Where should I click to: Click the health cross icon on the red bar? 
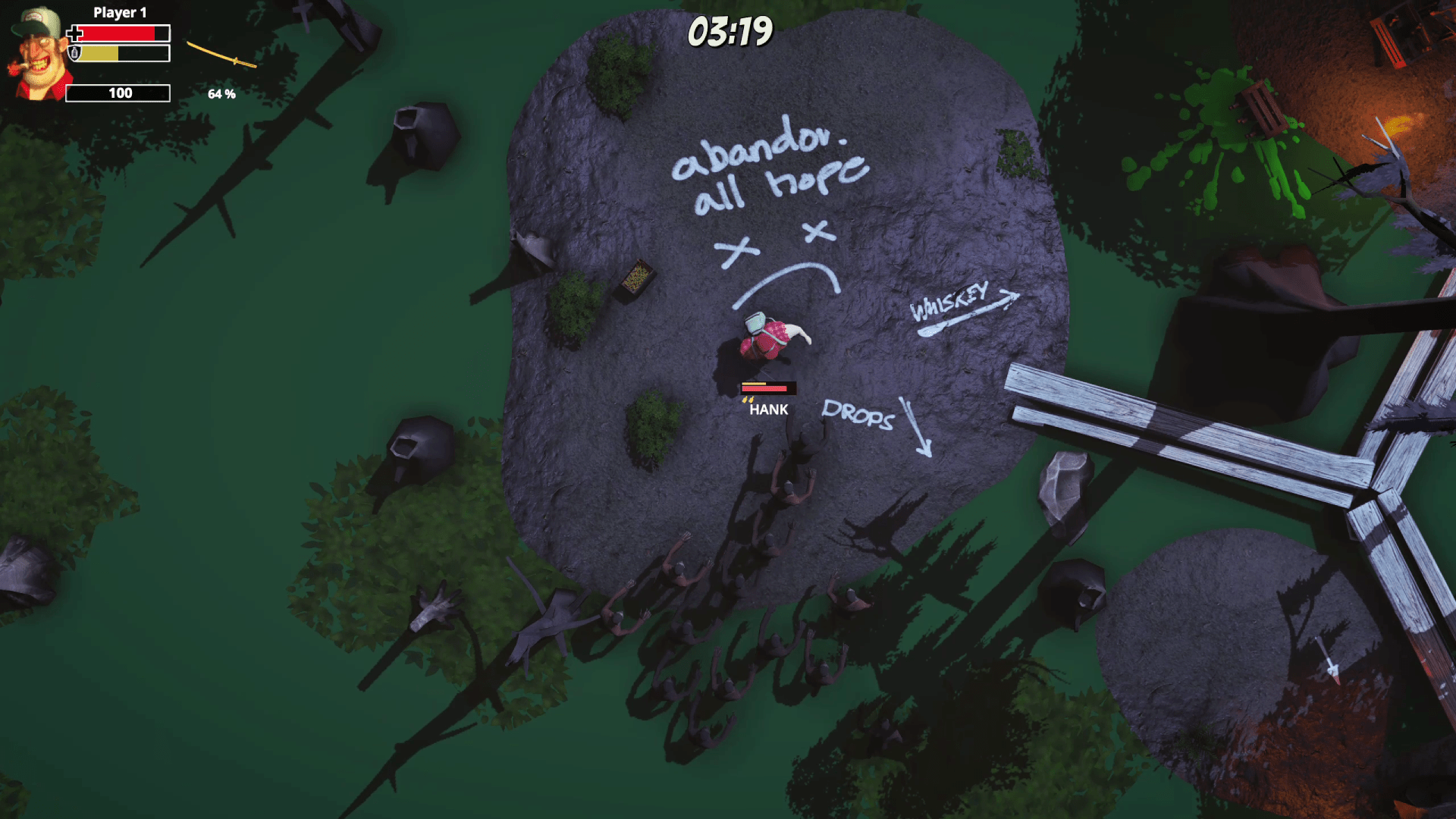click(74, 34)
